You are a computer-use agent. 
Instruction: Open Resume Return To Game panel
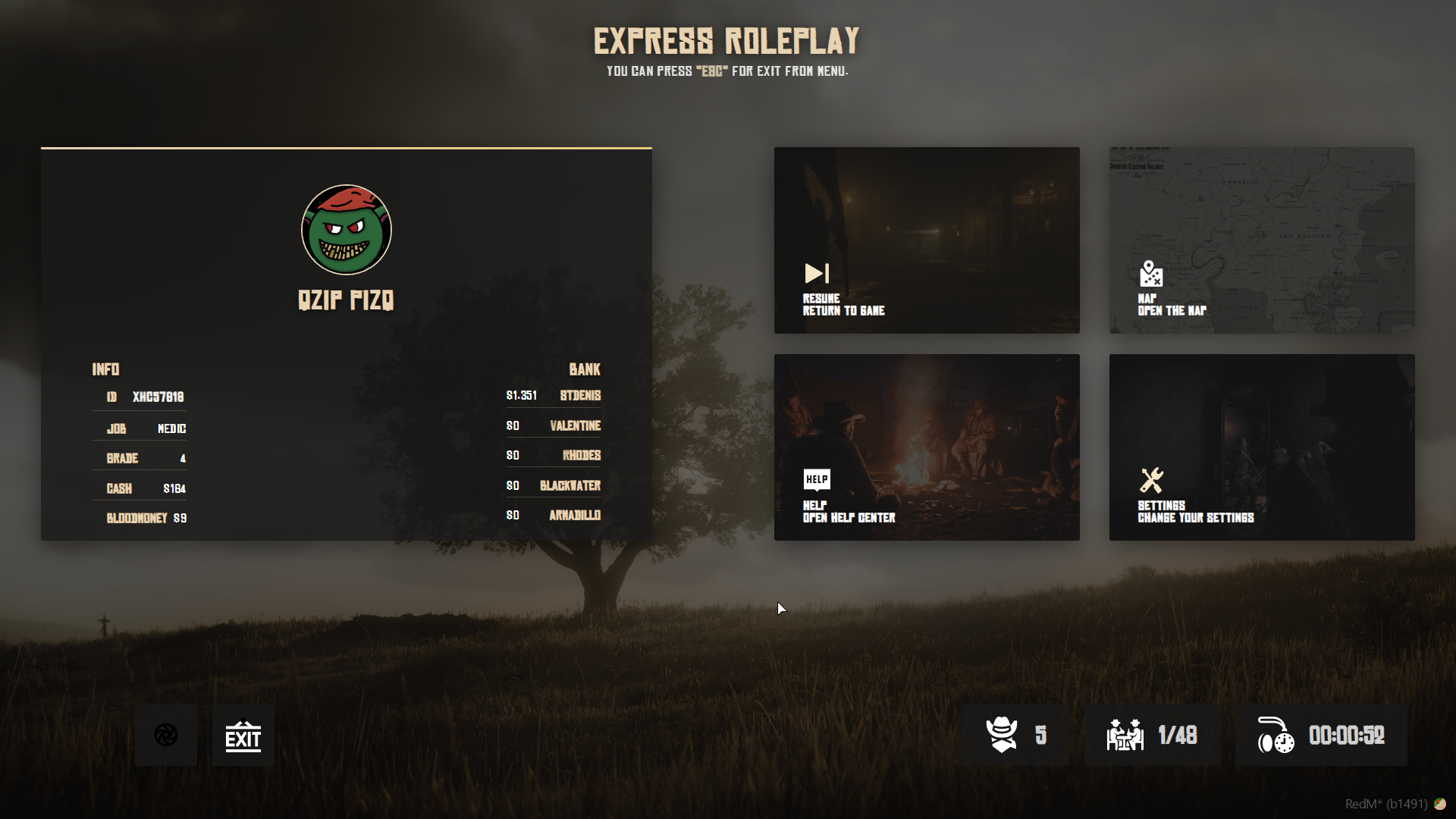tap(927, 240)
